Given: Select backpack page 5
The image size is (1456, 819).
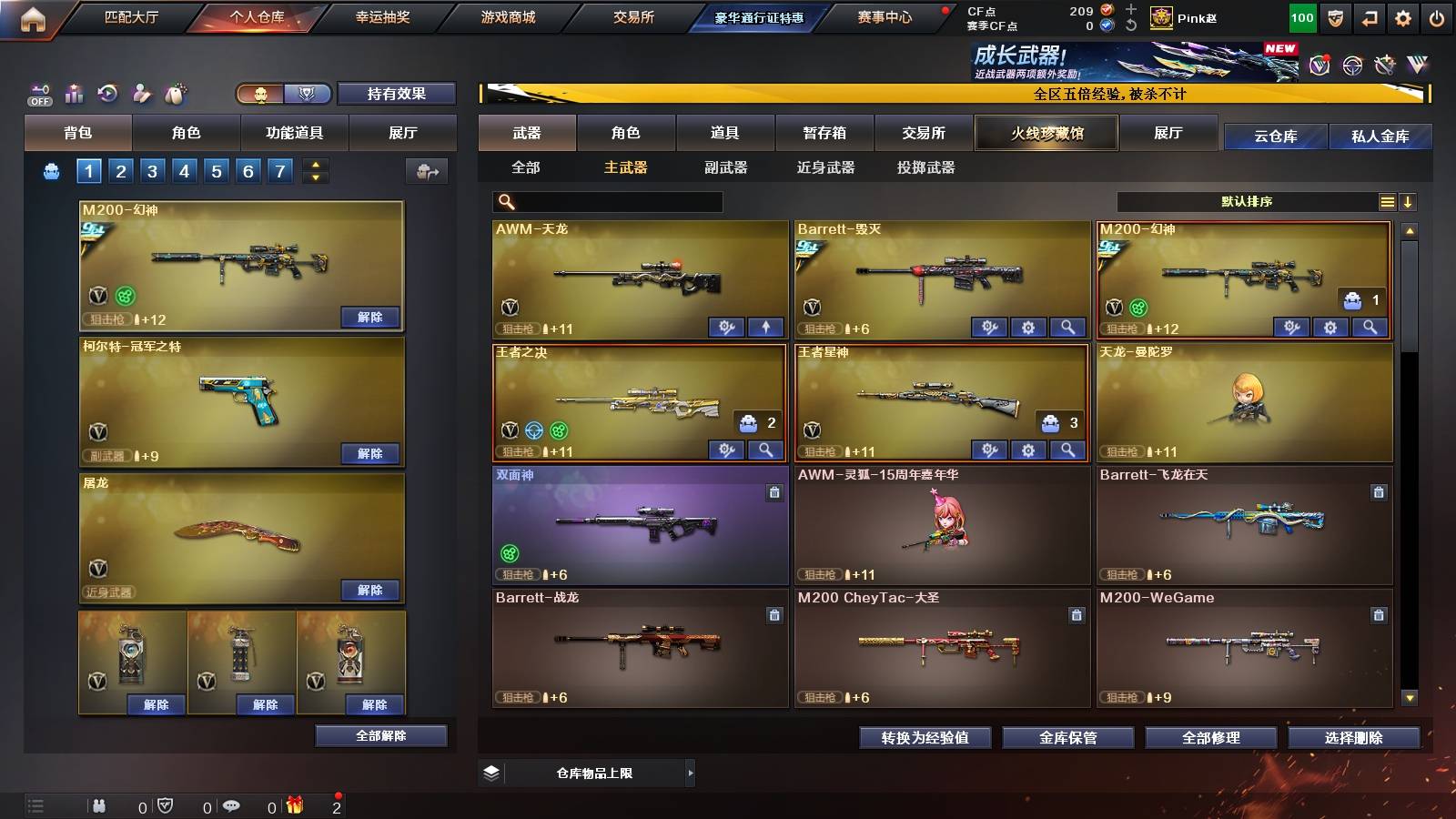Looking at the screenshot, I should pos(216,170).
